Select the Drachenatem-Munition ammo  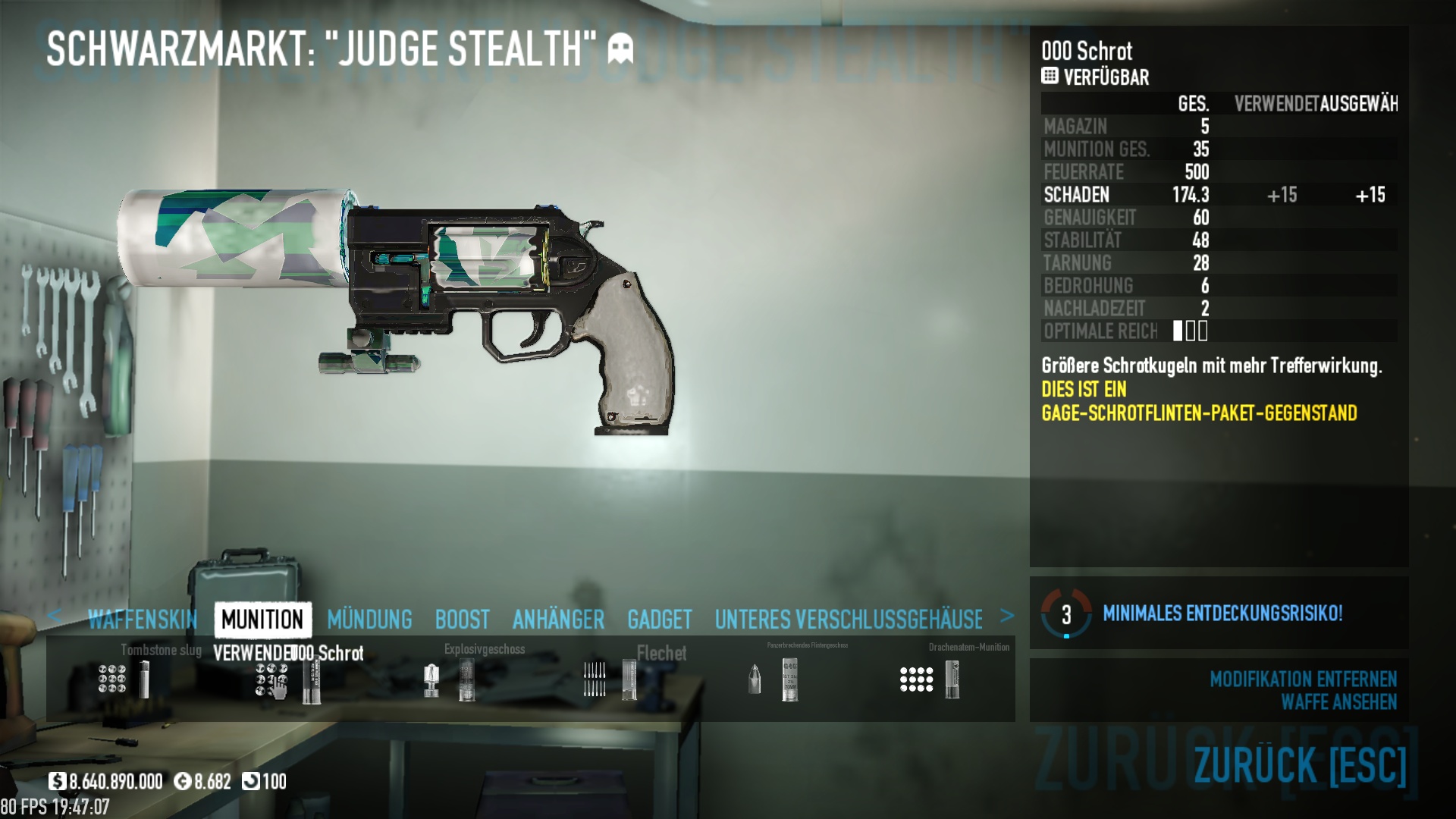pyautogui.click(x=931, y=679)
